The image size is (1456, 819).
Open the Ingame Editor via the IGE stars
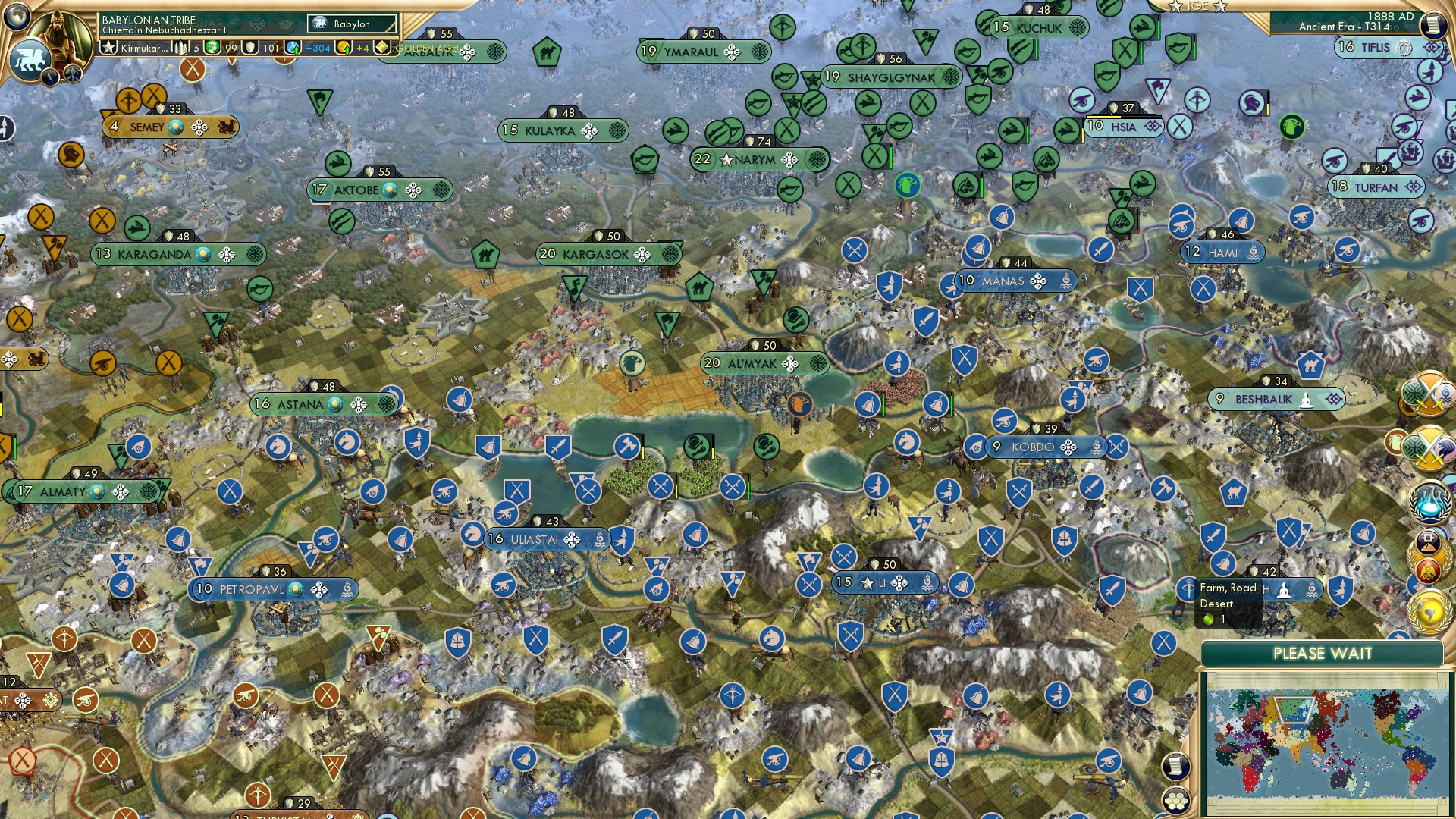click(1199, 6)
